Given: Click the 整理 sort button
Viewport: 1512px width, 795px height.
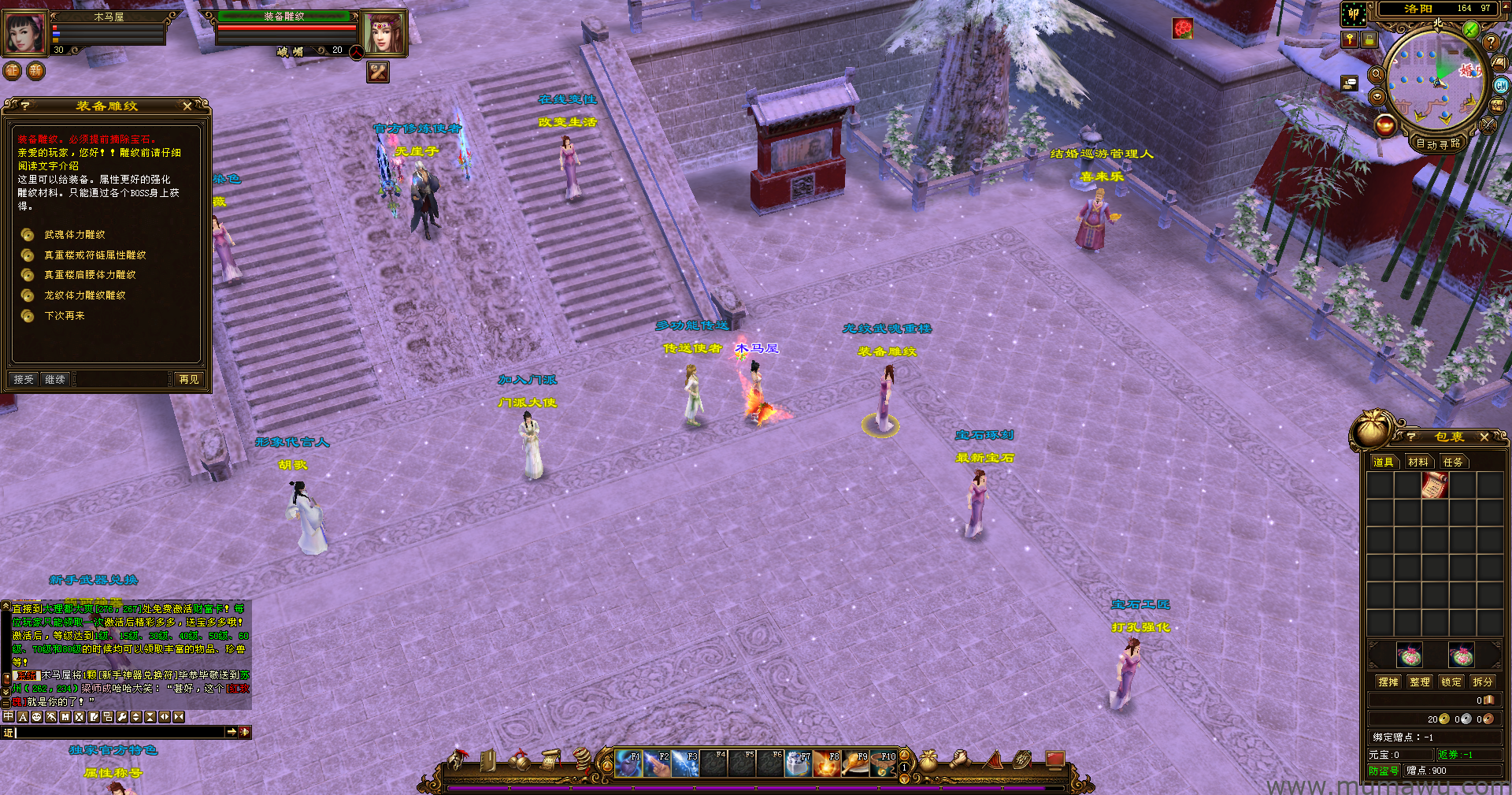Looking at the screenshot, I should pyautogui.click(x=1420, y=682).
